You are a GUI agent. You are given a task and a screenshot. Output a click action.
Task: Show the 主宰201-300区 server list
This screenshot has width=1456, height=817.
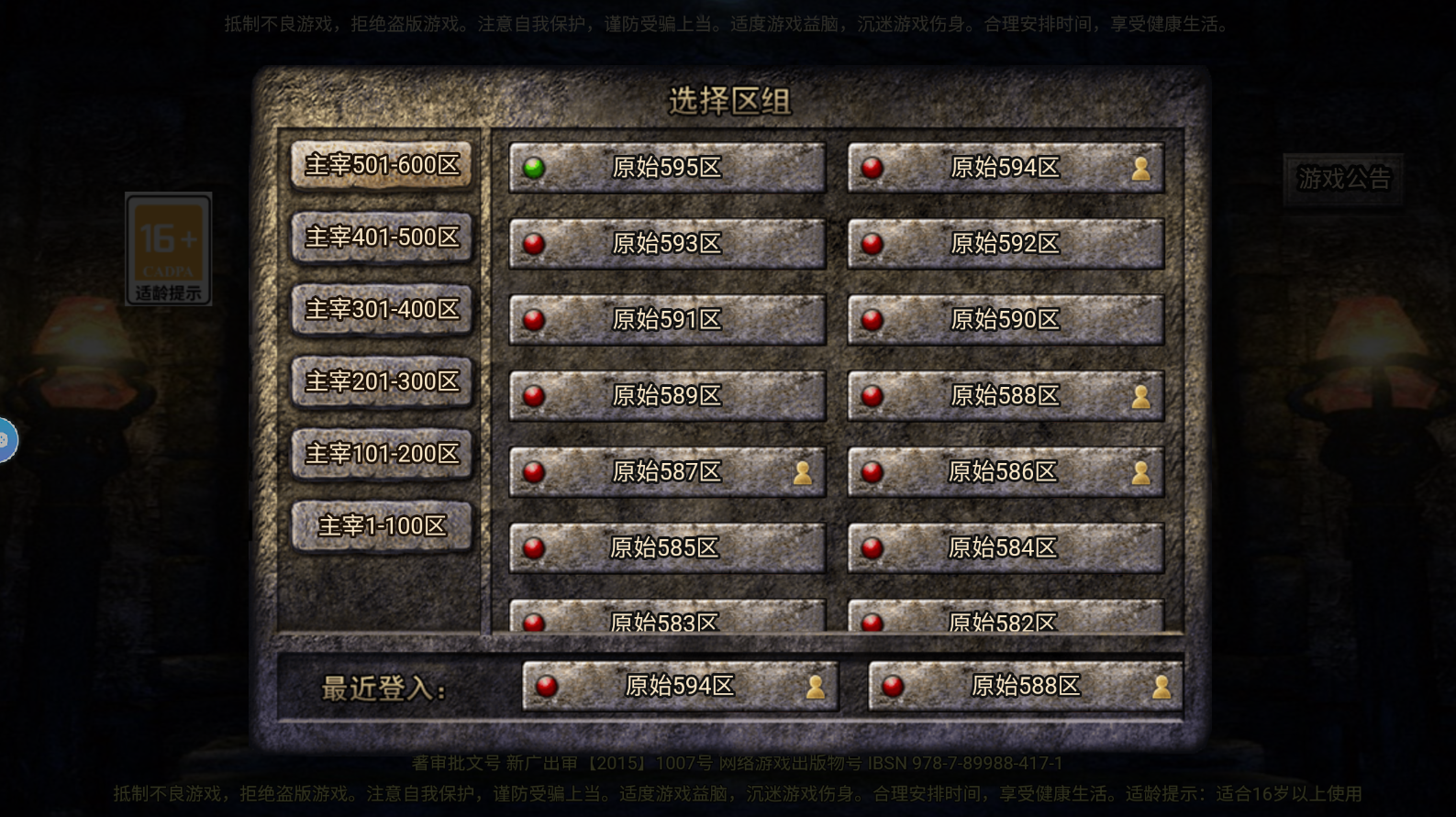(x=382, y=381)
